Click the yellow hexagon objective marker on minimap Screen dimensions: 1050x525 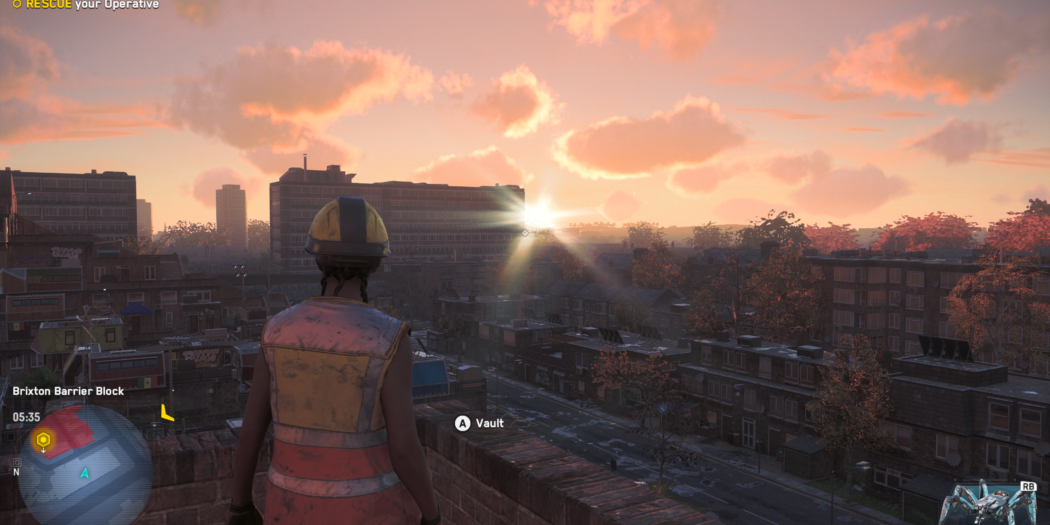tap(43, 439)
